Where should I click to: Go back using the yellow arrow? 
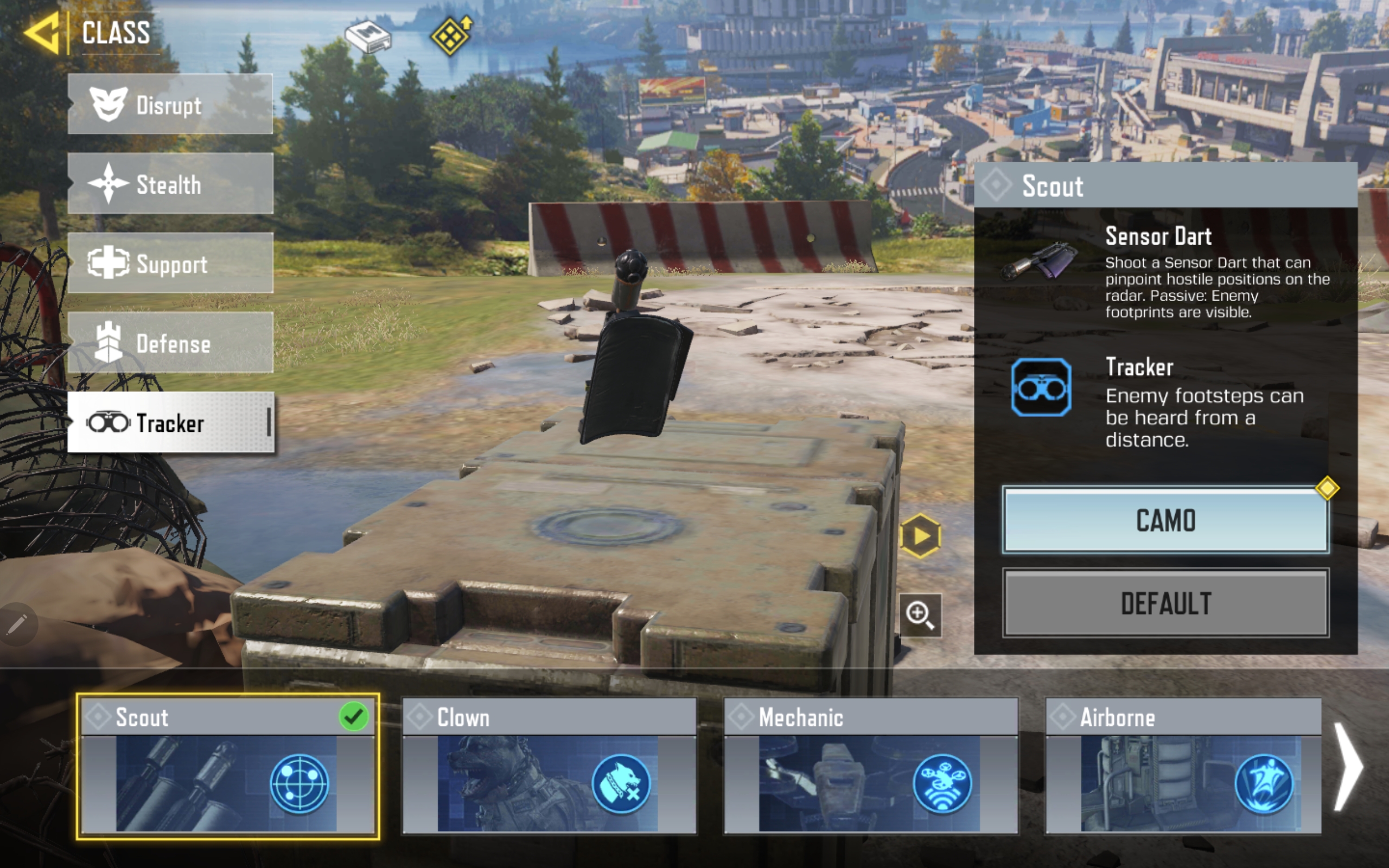point(42,33)
